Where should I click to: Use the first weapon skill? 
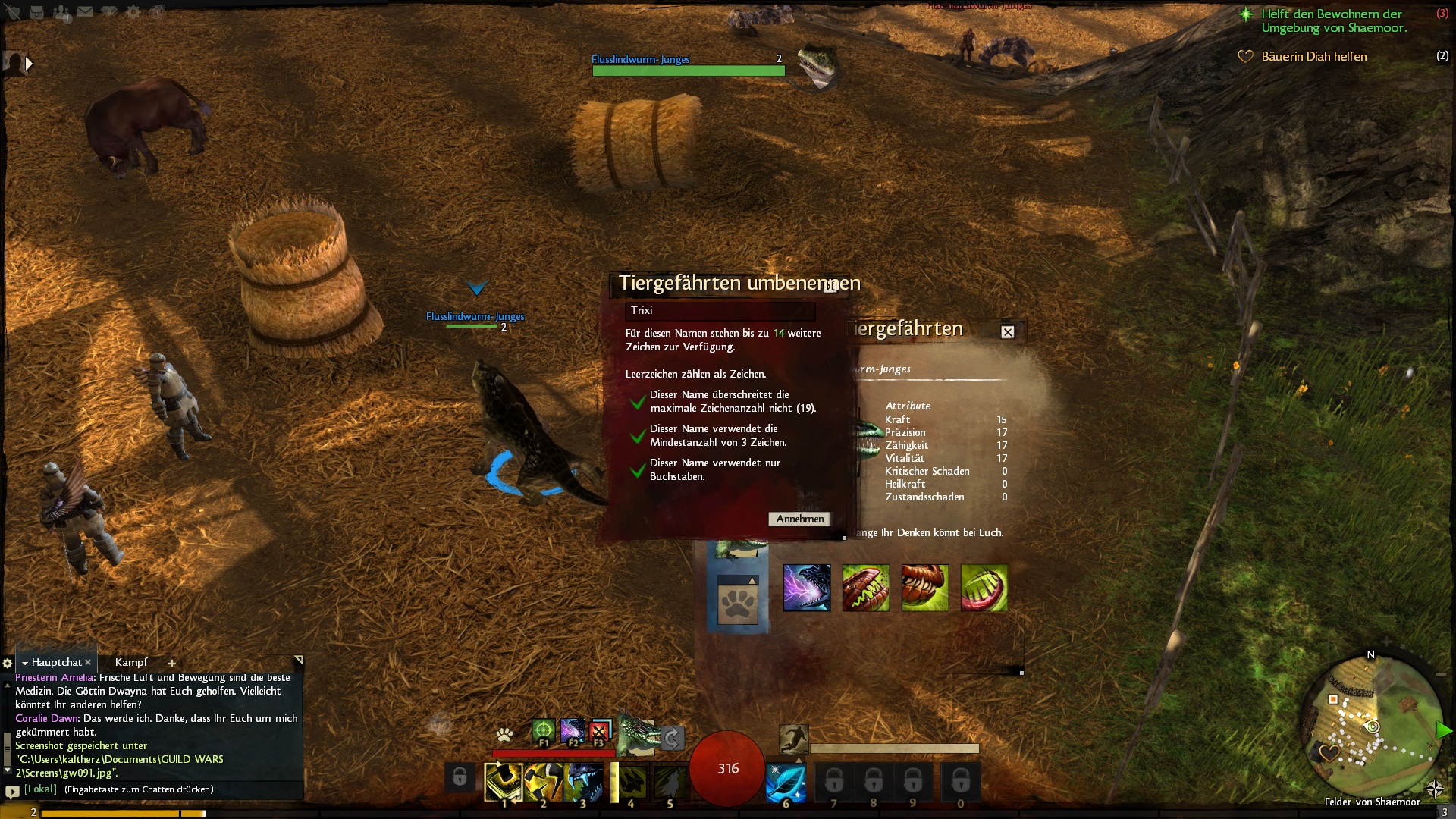coord(503,783)
